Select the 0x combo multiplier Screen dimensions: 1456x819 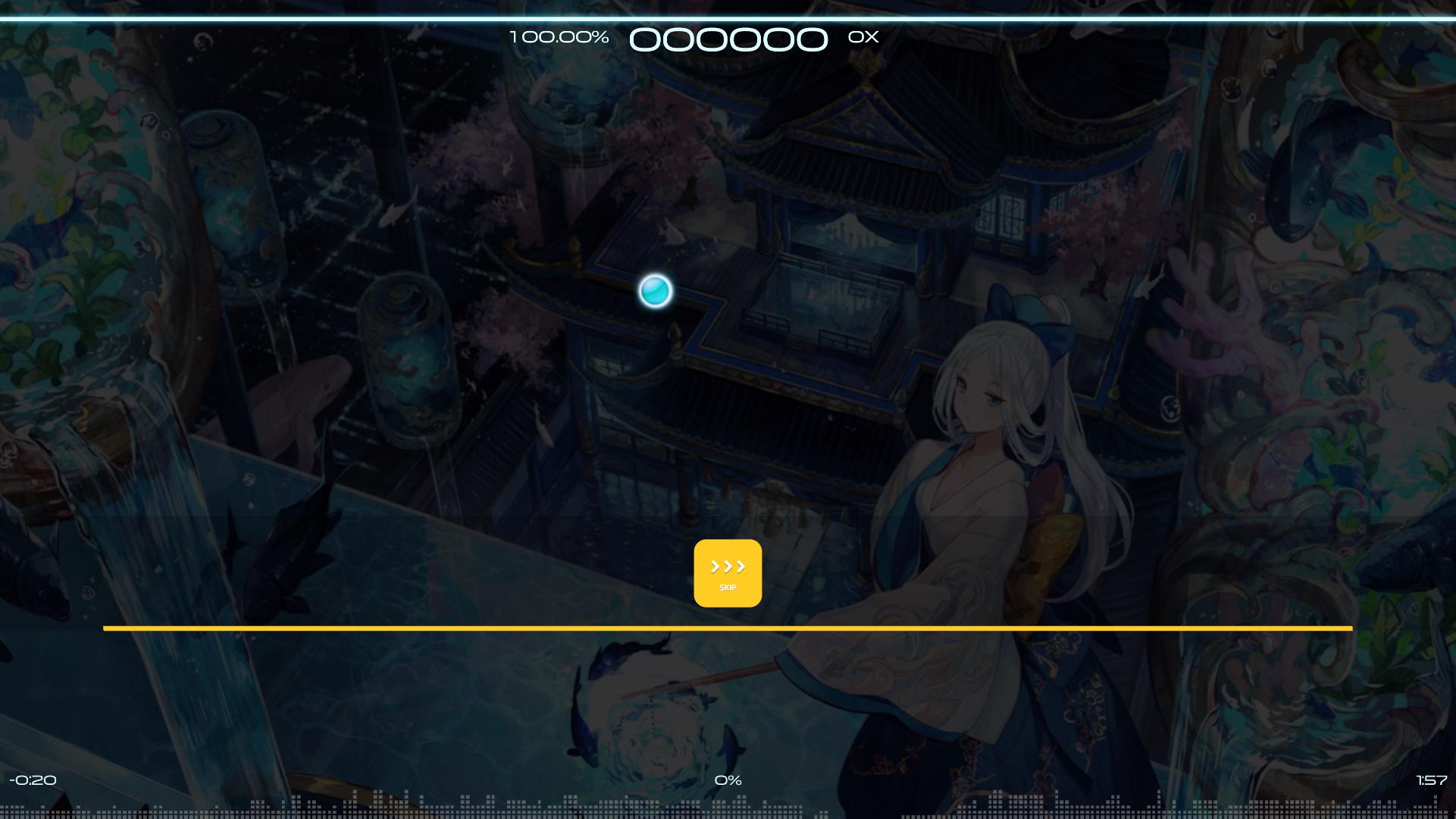pyautogui.click(x=863, y=36)
